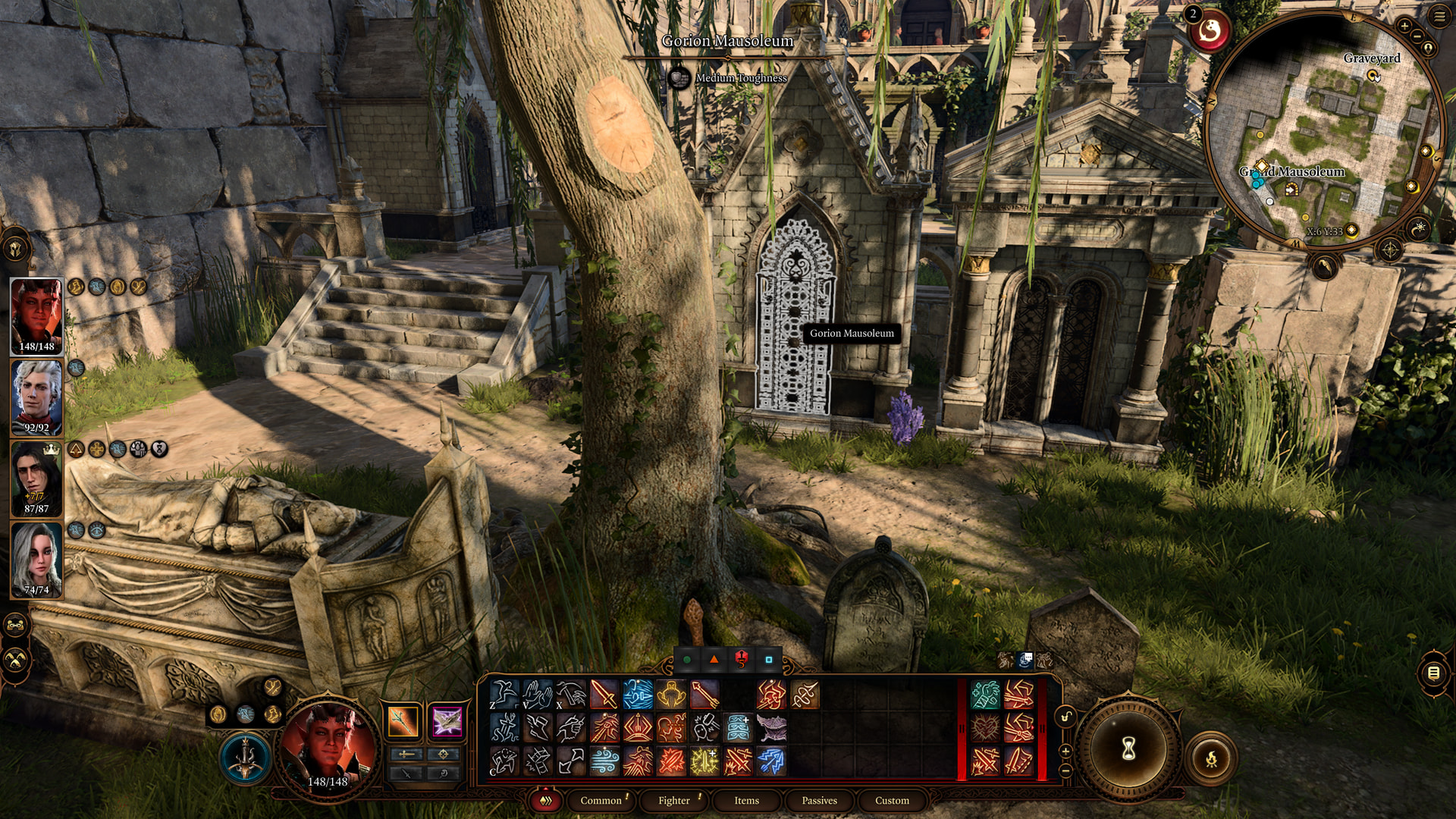Click the hourglass end turn button
The image size is (1456, 819).
(1128, 749)
